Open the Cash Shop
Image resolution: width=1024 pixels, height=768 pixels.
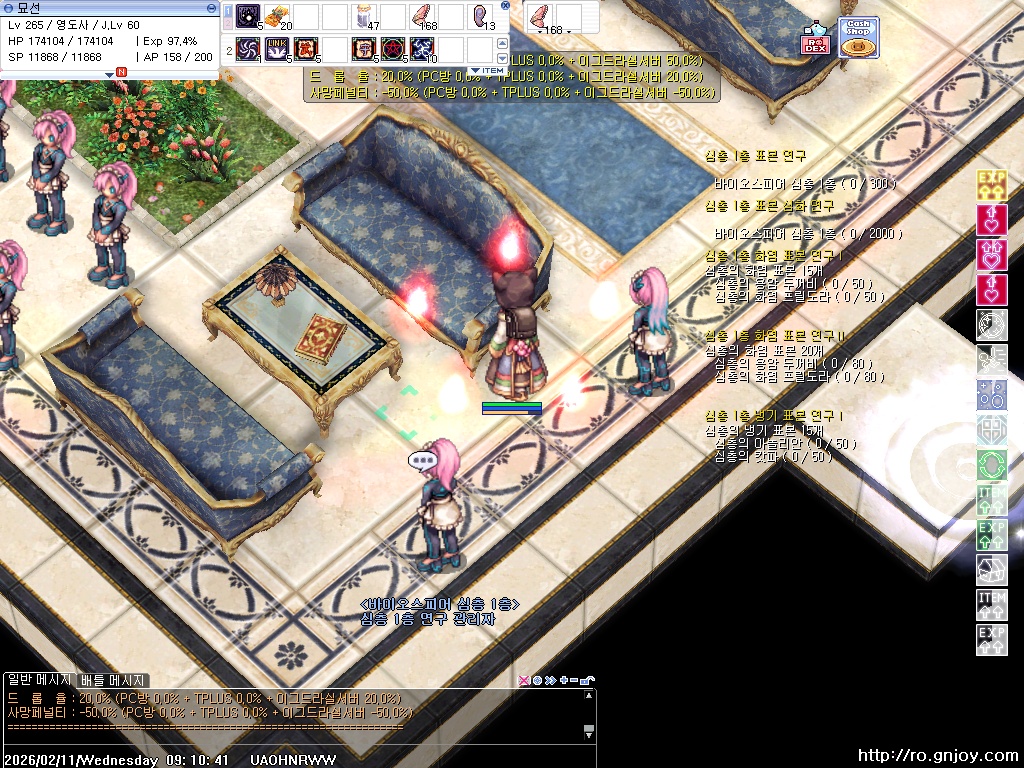(x=858, y=38)
